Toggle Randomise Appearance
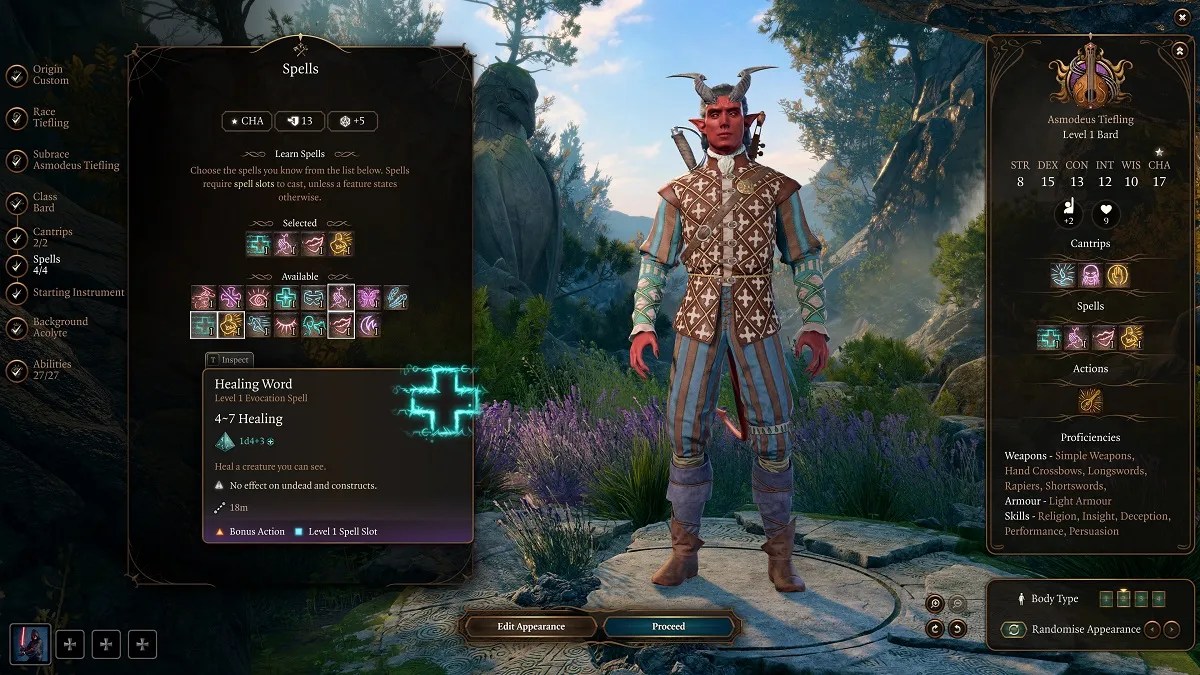 click(x=1014, y=630)
